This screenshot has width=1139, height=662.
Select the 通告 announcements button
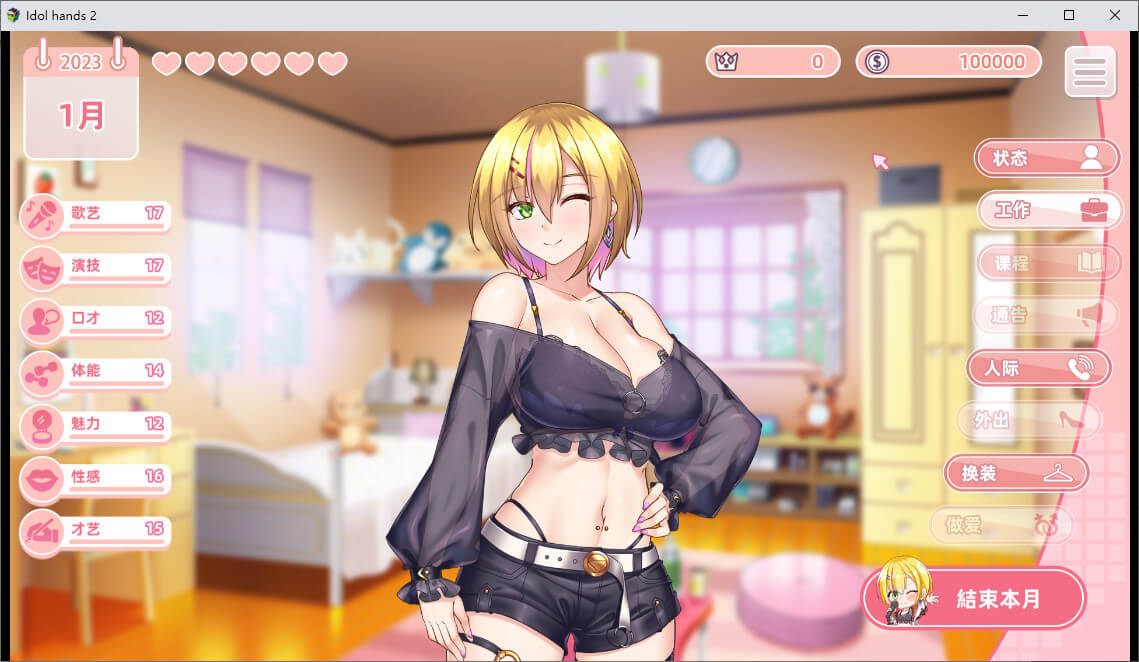pyautogui.click(x=1046, y=316)
